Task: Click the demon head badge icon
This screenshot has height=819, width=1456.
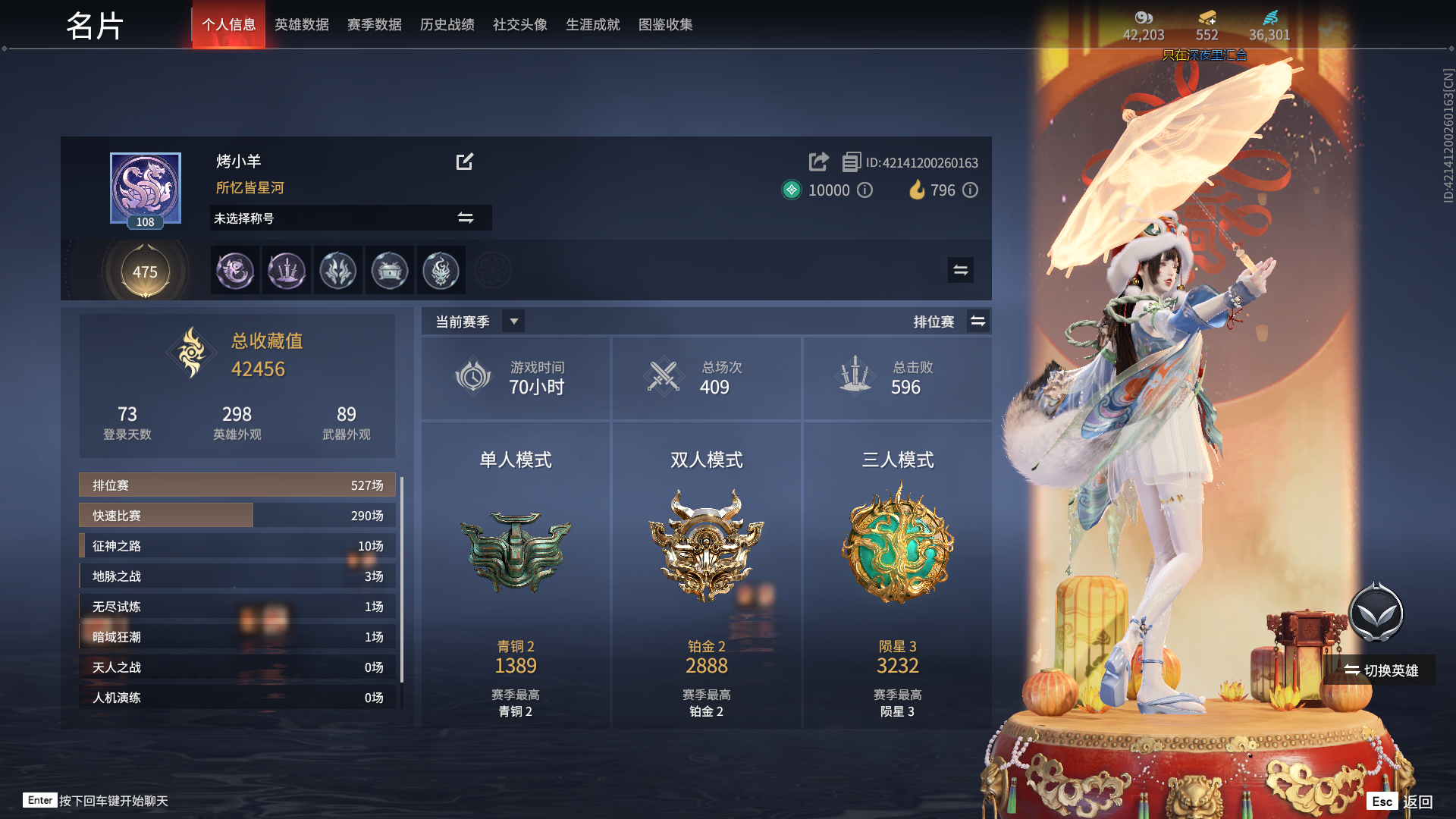Action: point(441,270)
